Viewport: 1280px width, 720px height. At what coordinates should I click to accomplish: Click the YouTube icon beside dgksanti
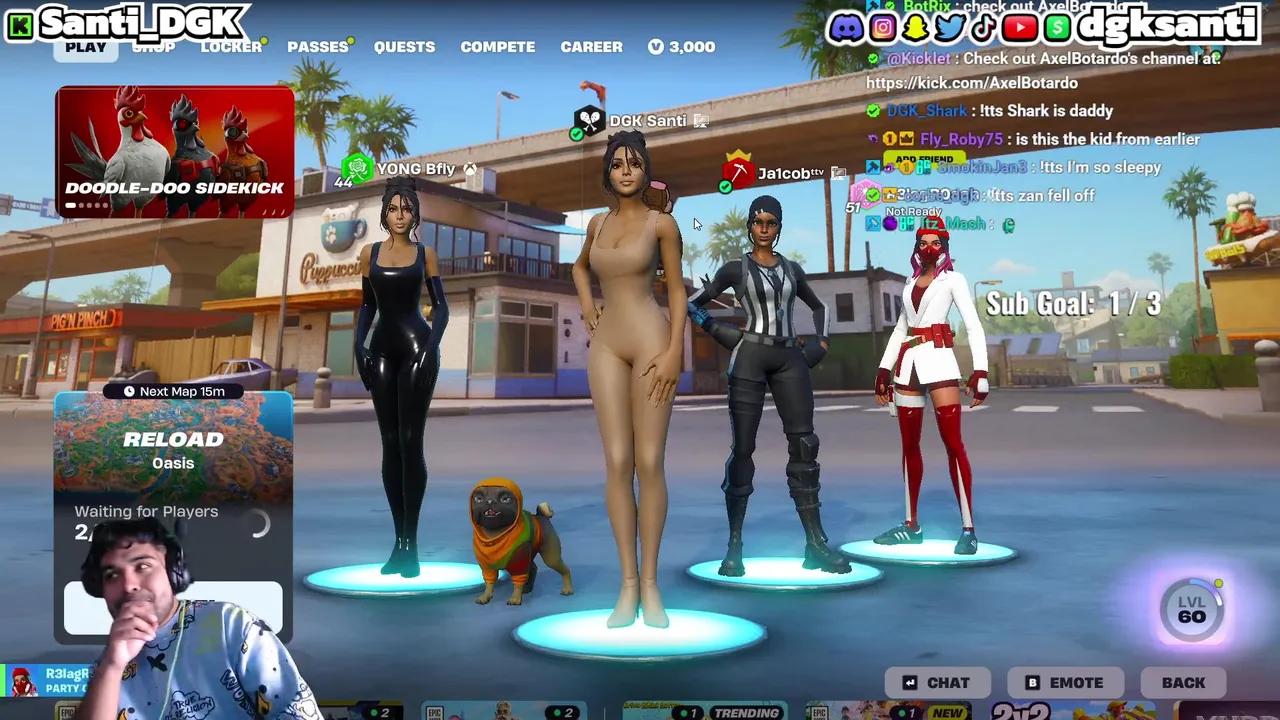(1019, 27)
